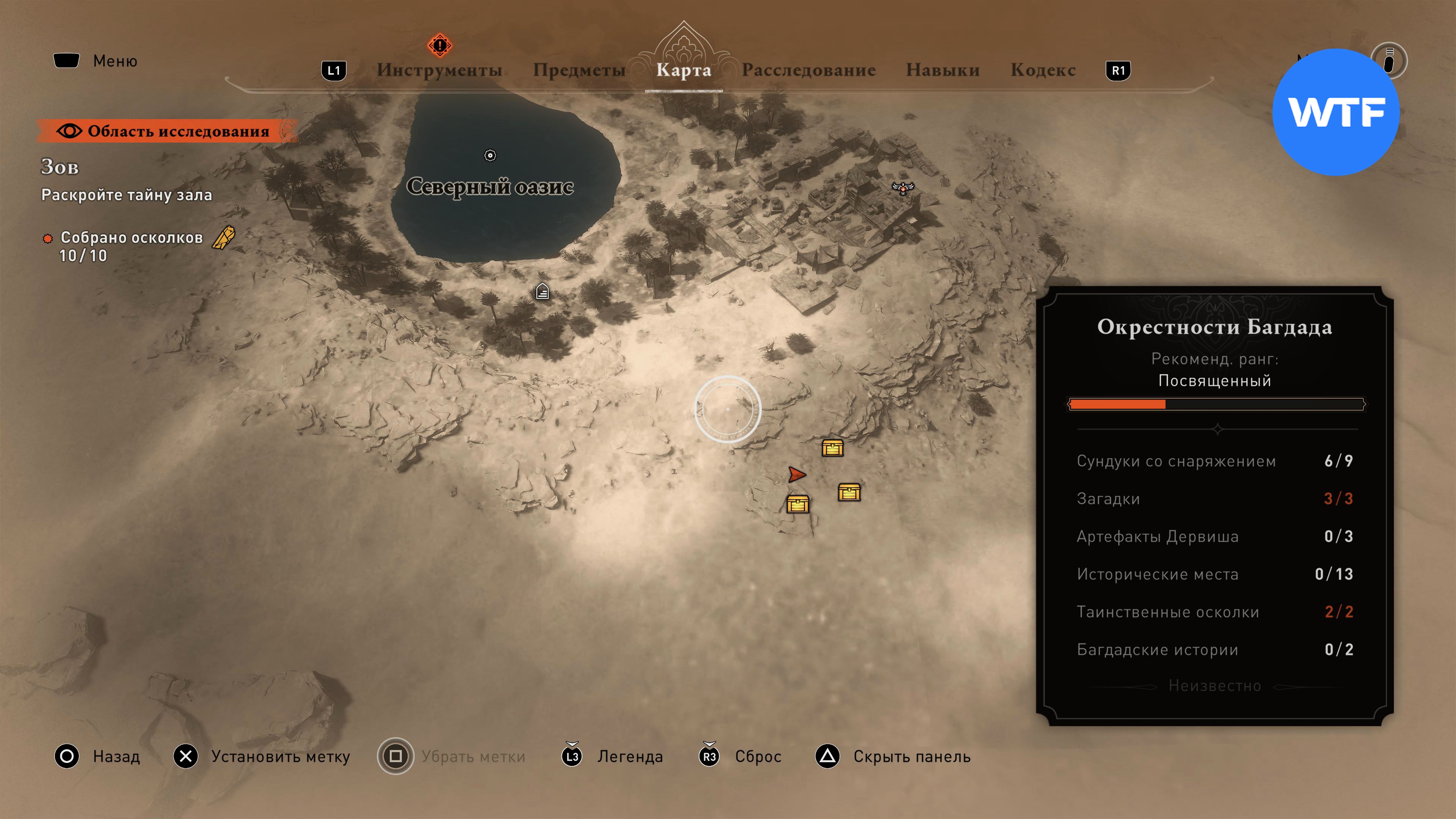Select Скрыть панель
This screenshot has height=819, width=1456.
click(893, 756)
